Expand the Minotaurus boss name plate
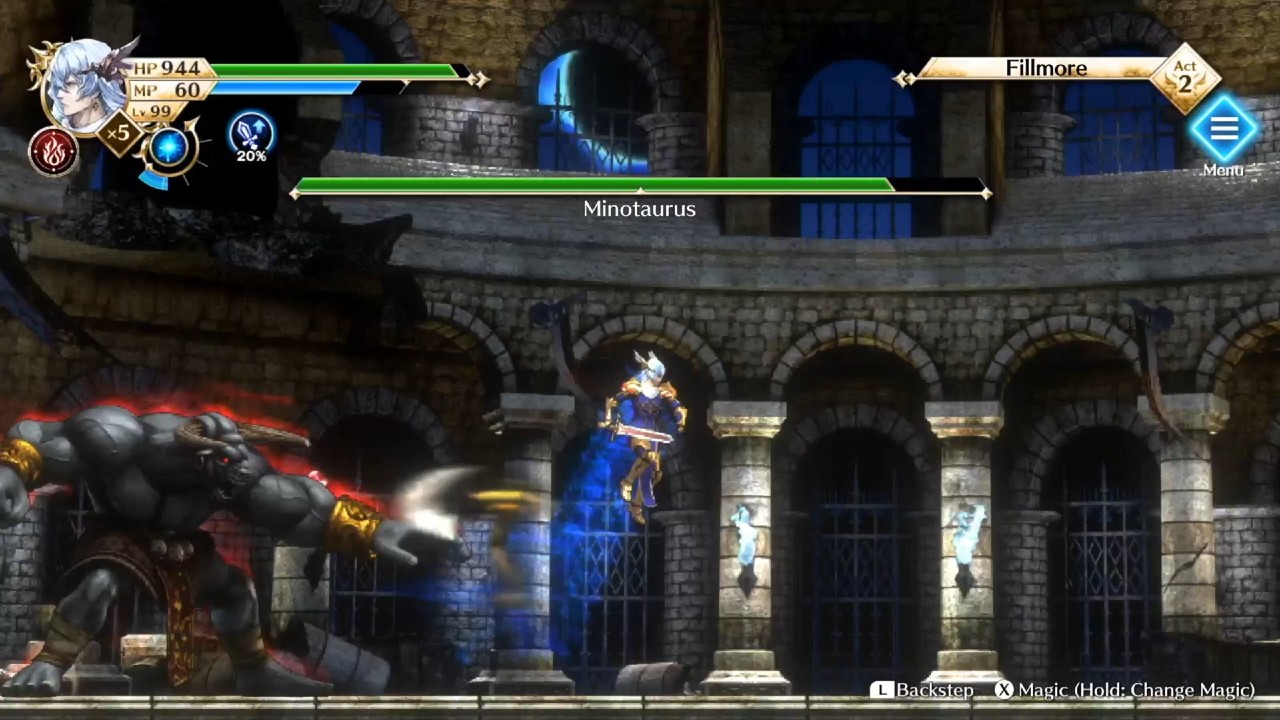The image size is (1280, 720). pyautogui.click(x=639, y=209)
